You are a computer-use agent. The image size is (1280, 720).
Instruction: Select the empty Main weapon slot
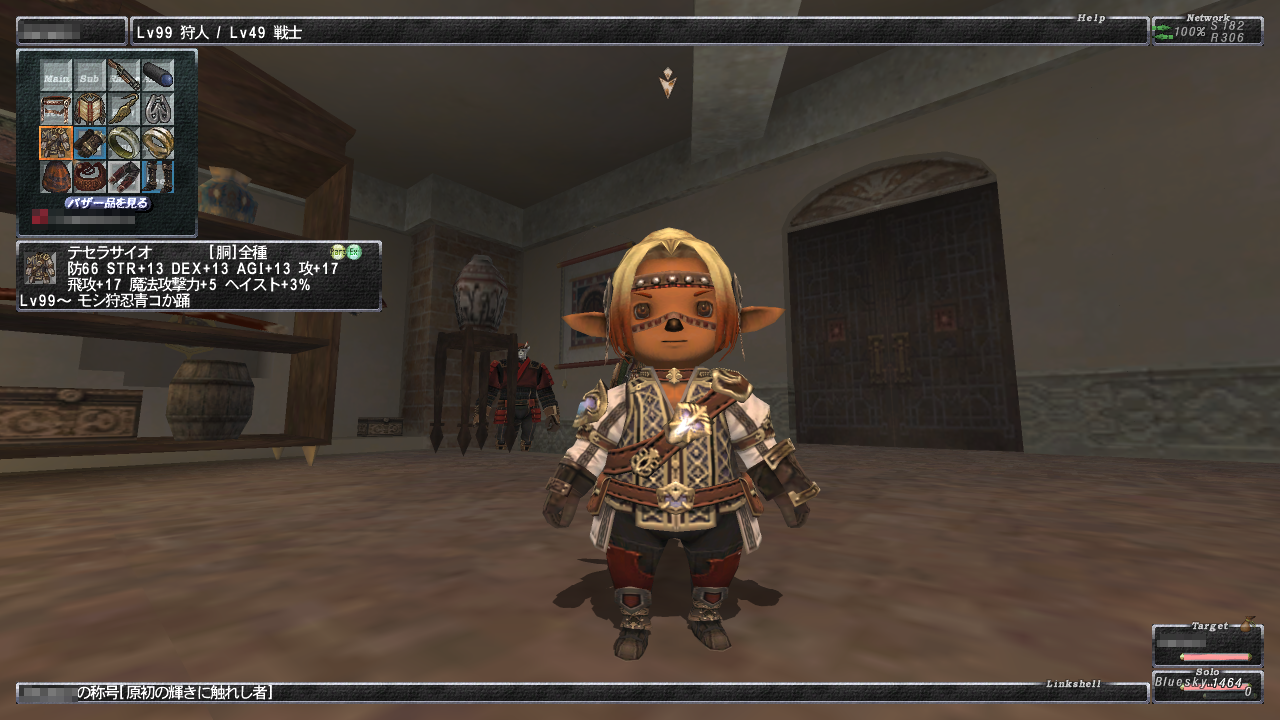pyautogui.click(x=56, y=75)
